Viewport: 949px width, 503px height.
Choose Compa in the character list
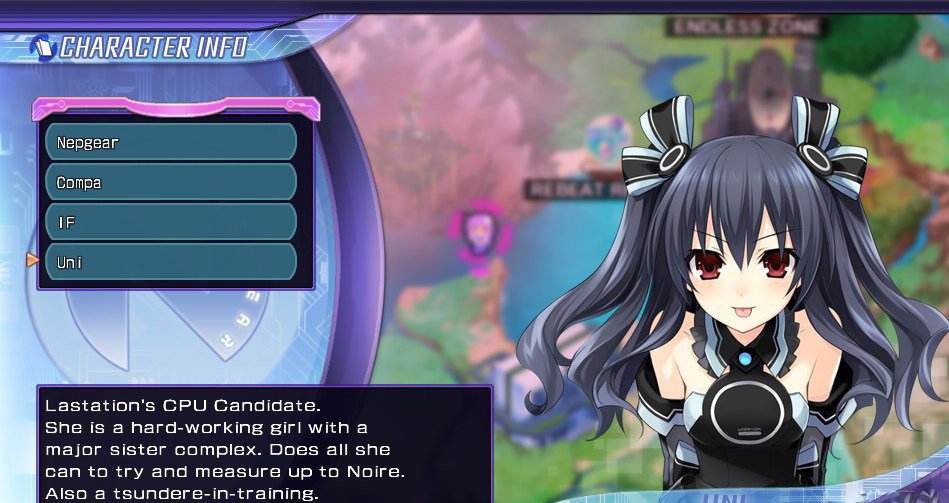pos(171,182)
